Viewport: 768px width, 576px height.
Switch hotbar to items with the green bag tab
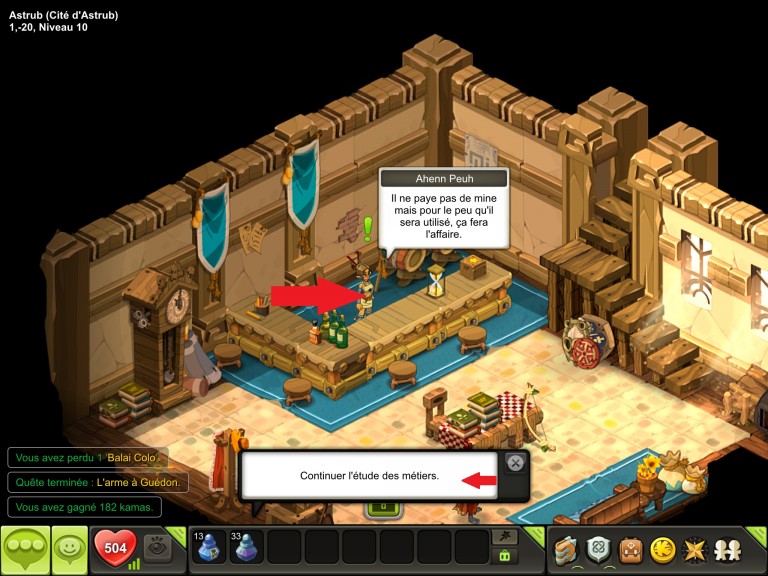505,557
